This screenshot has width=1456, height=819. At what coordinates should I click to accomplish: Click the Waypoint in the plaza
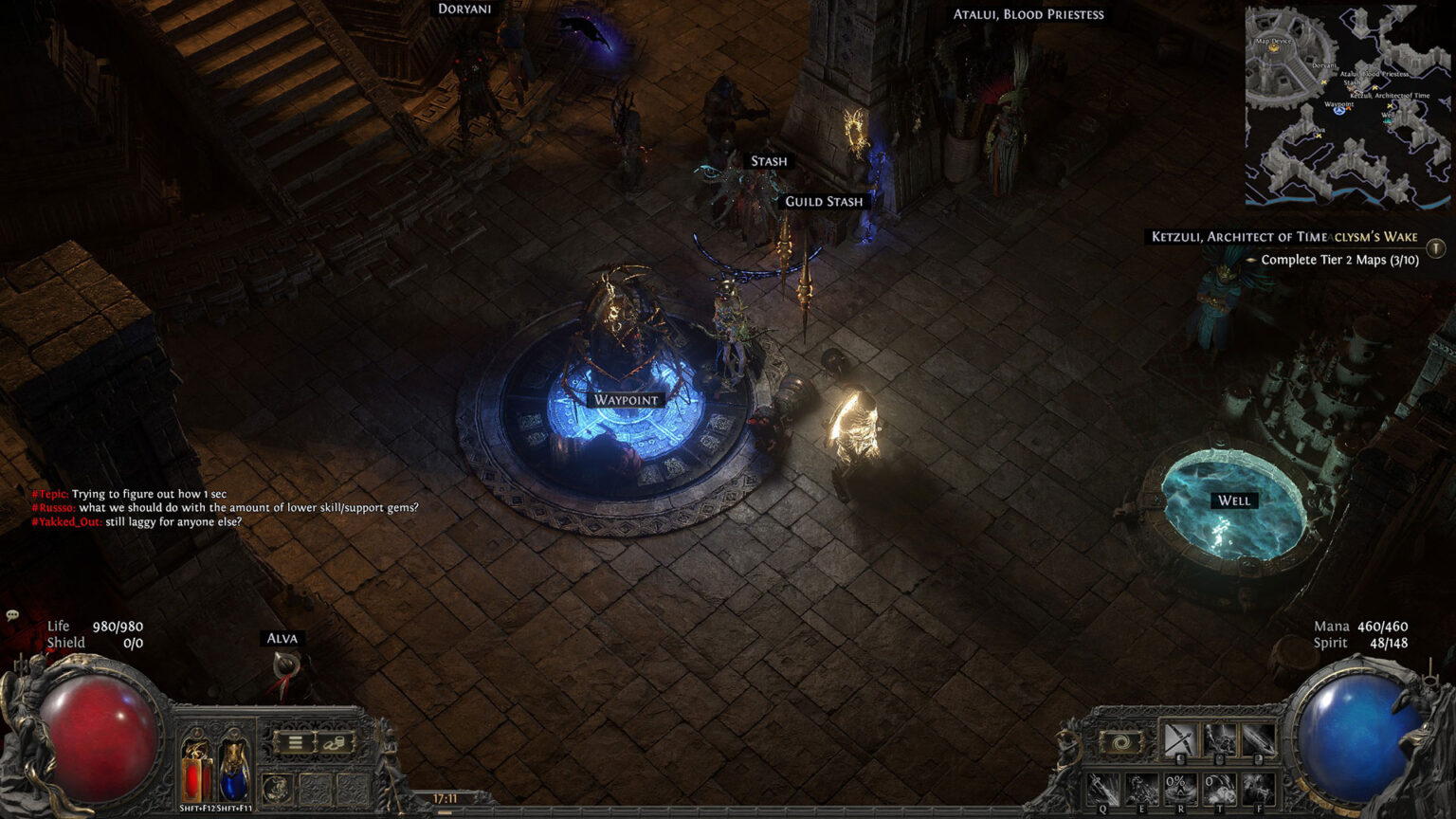625,400
